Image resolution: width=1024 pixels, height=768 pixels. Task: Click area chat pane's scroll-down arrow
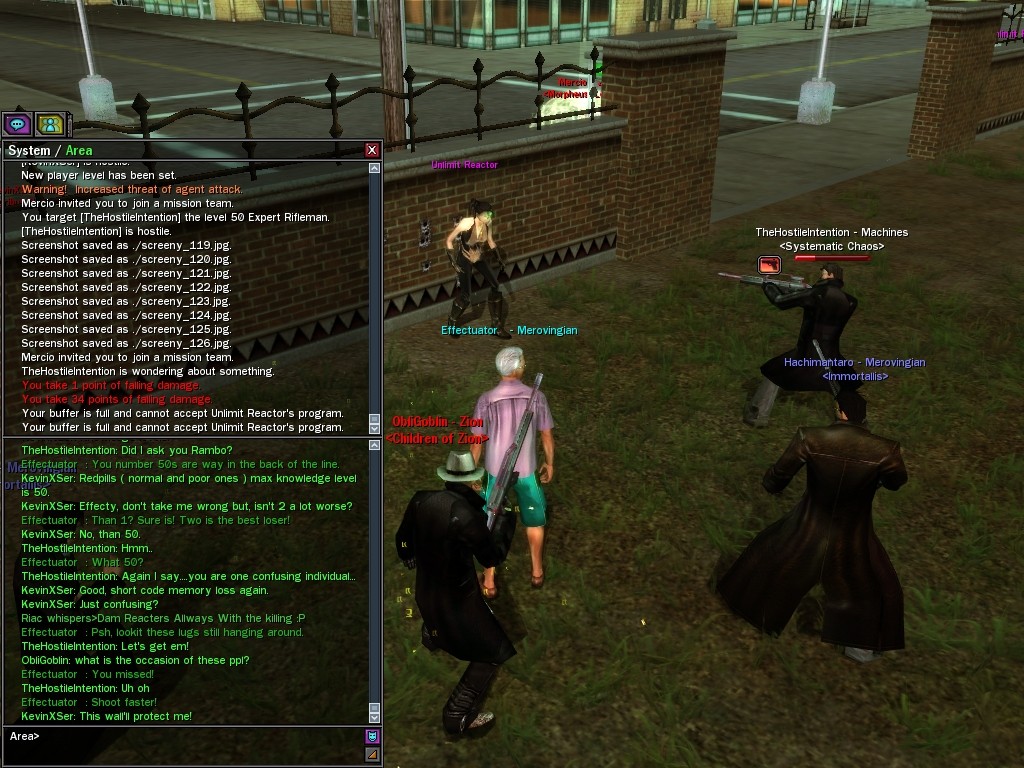coord(375,717)
